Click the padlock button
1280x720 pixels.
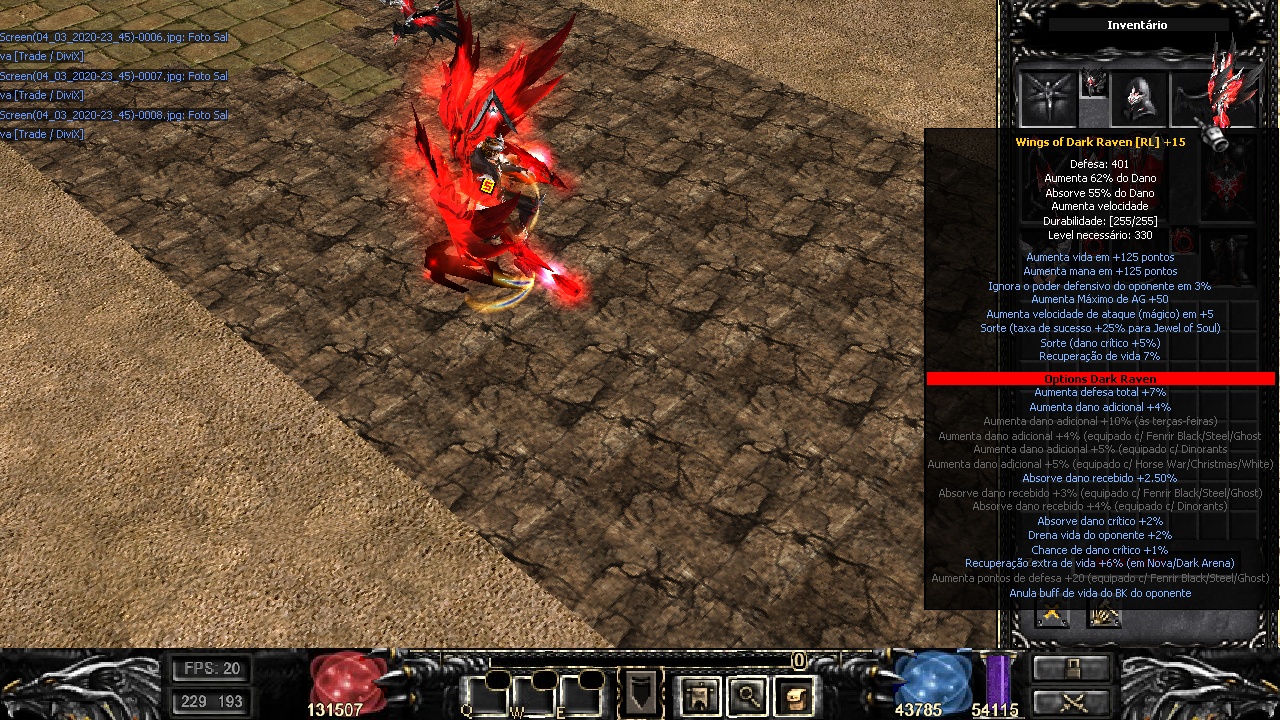click(1072, 668)
